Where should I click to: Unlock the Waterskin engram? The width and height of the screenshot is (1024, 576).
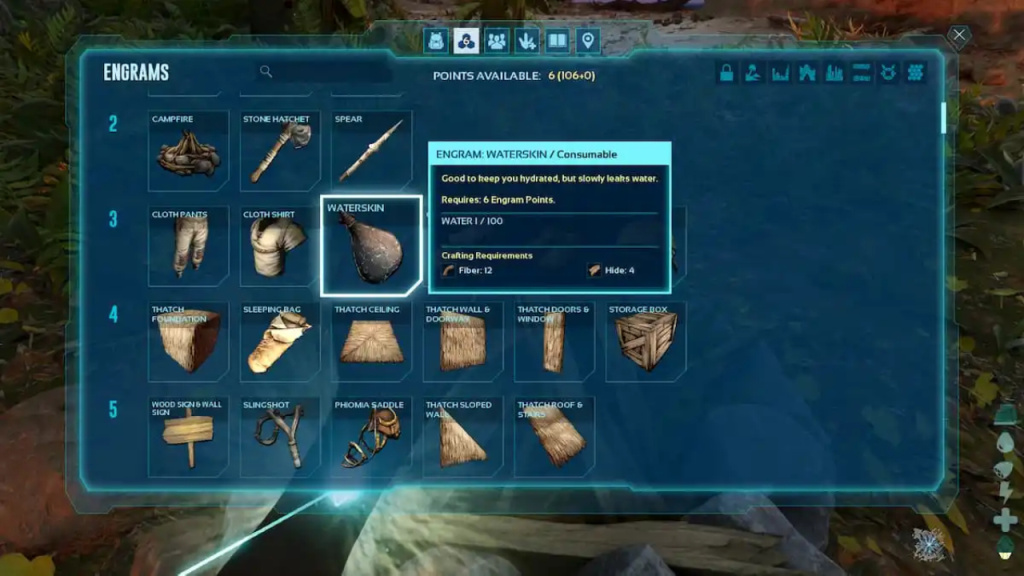point(371,247)
